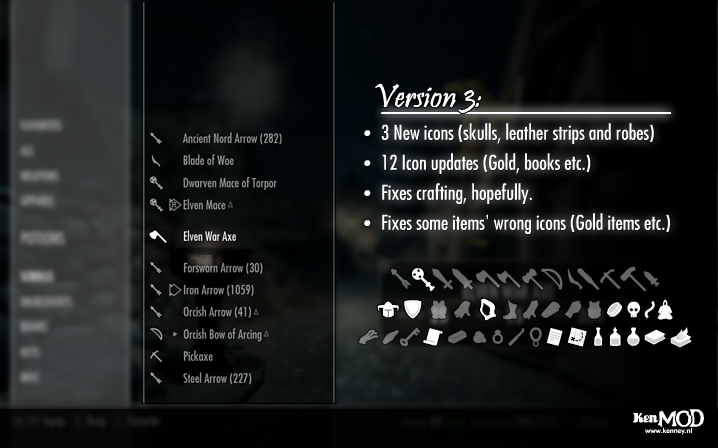Choose Blade of Woe from the list
The height and width of the screenshot is (448, 718).
pyautogui.click(x=208, y=161)
